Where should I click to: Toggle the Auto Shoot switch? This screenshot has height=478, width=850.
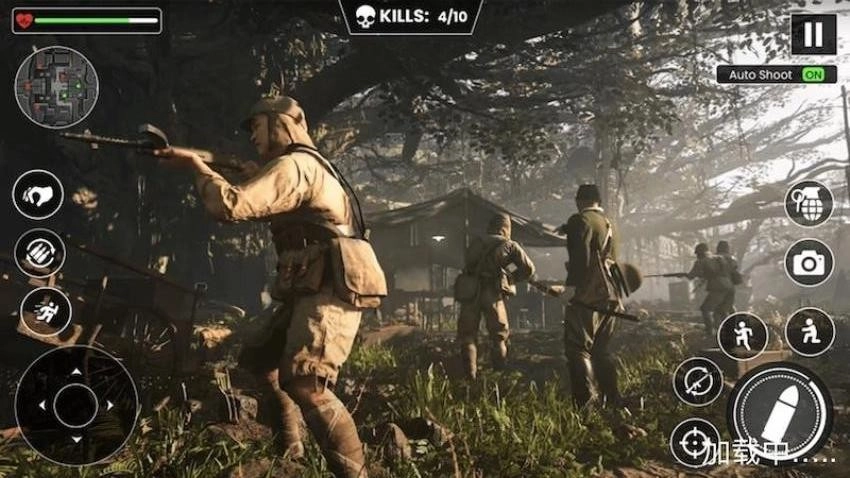click(818, 75)
